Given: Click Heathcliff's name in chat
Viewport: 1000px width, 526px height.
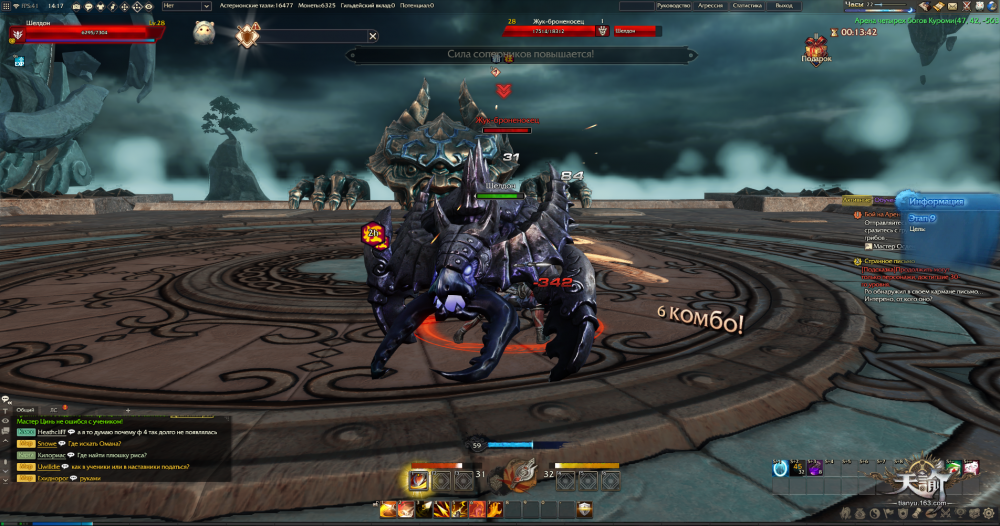Looking at the screenshot, I should 52,432.
